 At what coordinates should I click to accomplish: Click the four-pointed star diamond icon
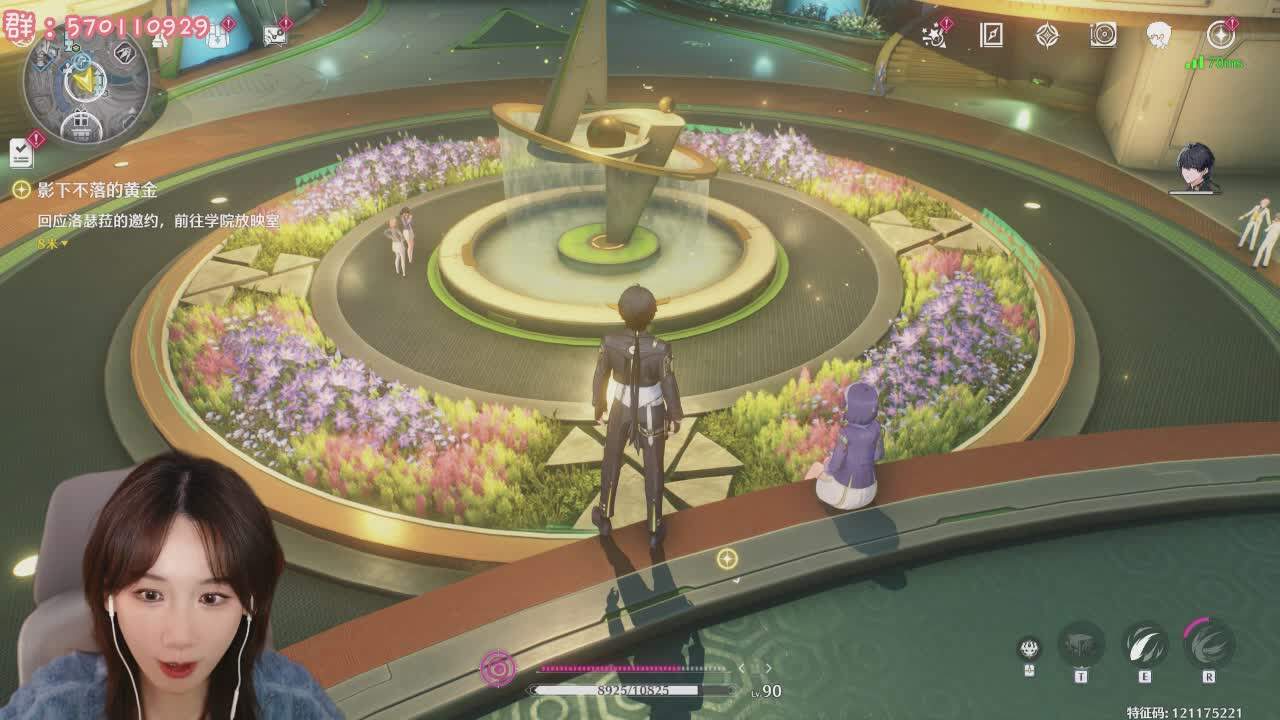coord(1047,36)
